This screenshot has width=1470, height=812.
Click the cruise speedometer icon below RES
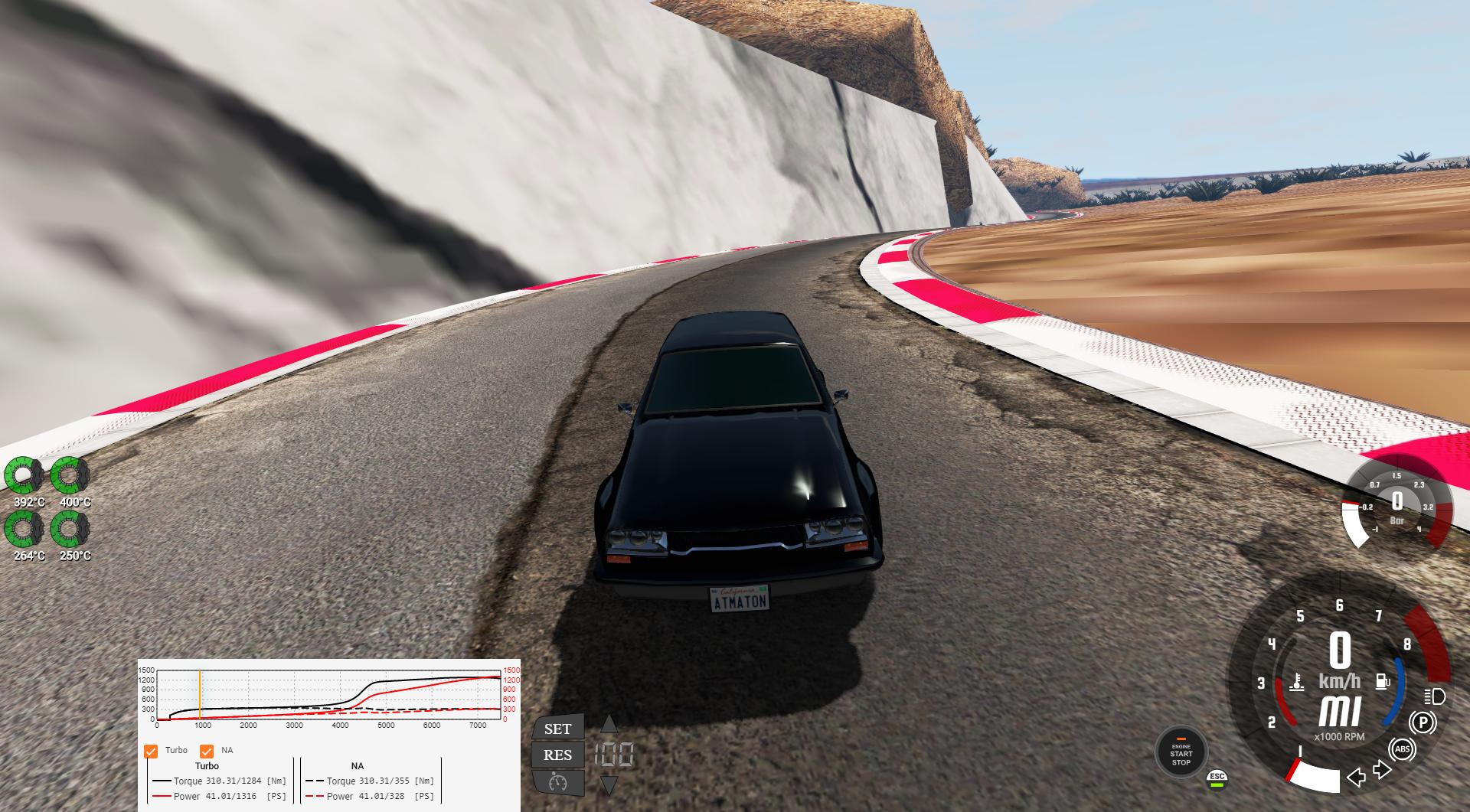pyautogui.click(x=557, y=783)
